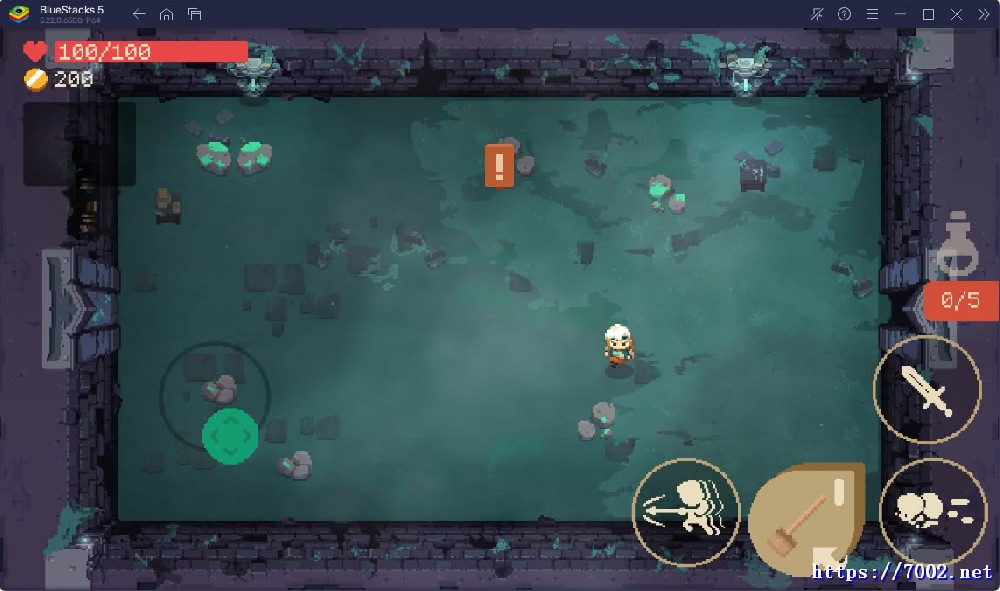Activate the dodge roll button

click(x=932, y=512)
